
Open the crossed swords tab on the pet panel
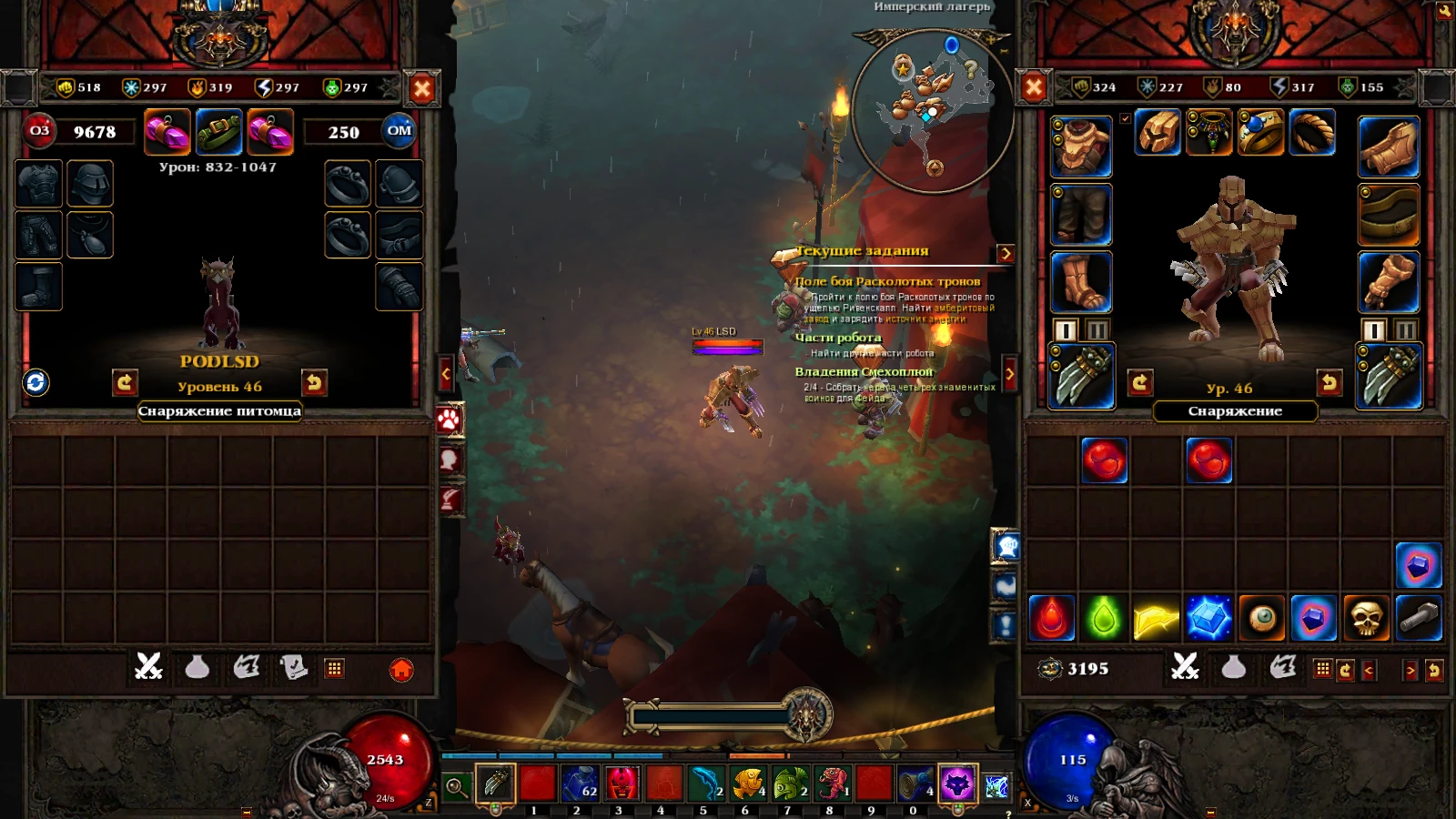[x=148, y=669]
